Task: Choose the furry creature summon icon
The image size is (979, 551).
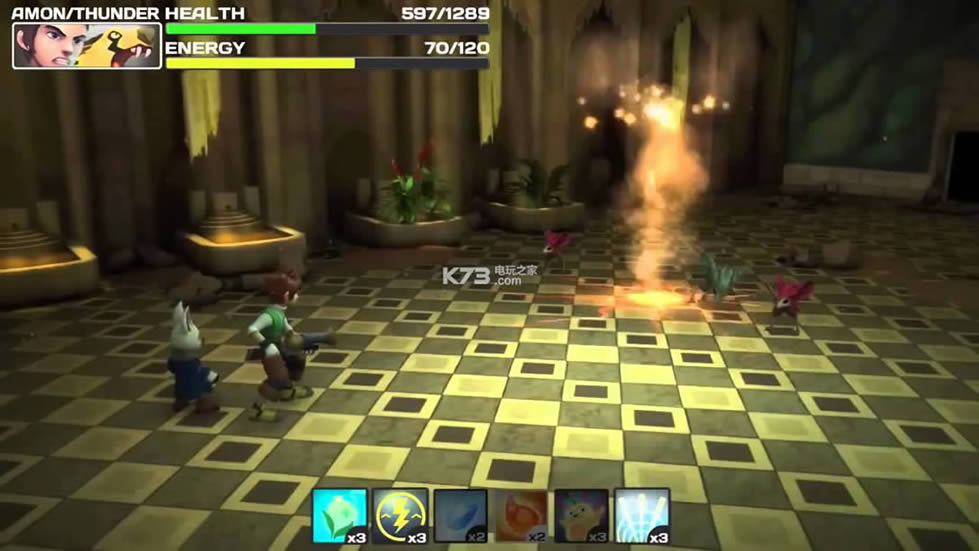Action: click(582, 514)
